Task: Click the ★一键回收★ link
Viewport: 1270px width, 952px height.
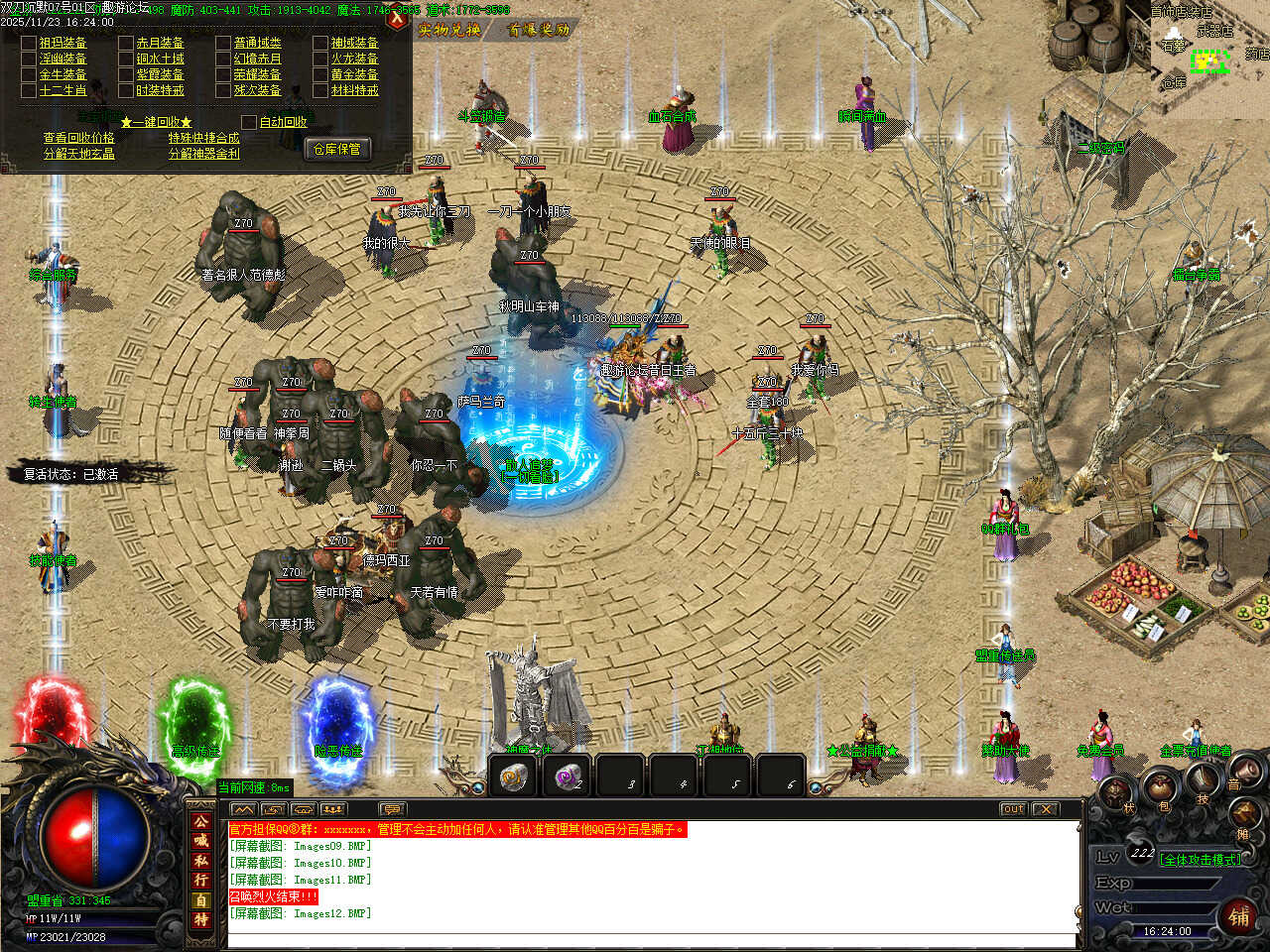Action: (156, 122)
